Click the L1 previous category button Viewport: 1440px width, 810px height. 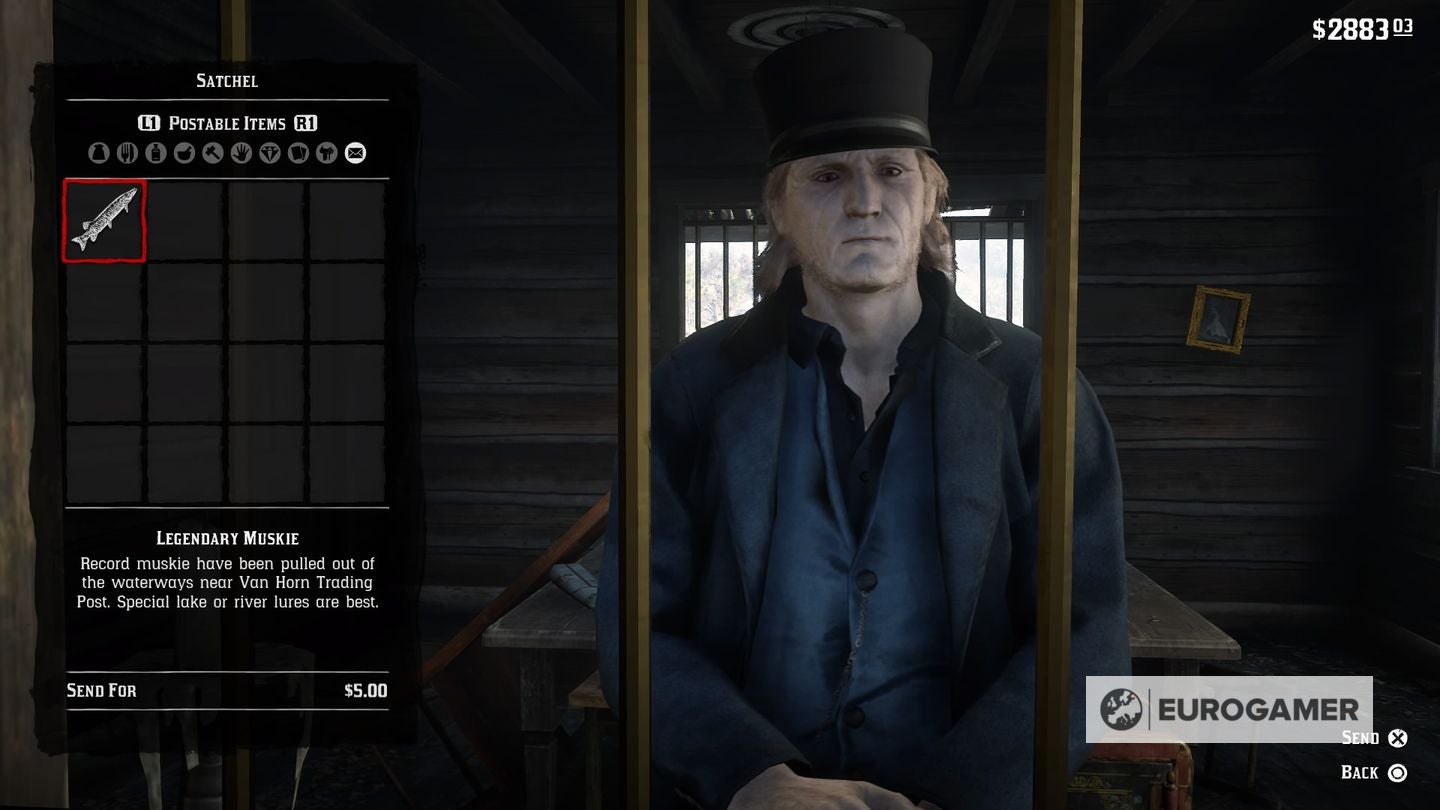[151, 123]
